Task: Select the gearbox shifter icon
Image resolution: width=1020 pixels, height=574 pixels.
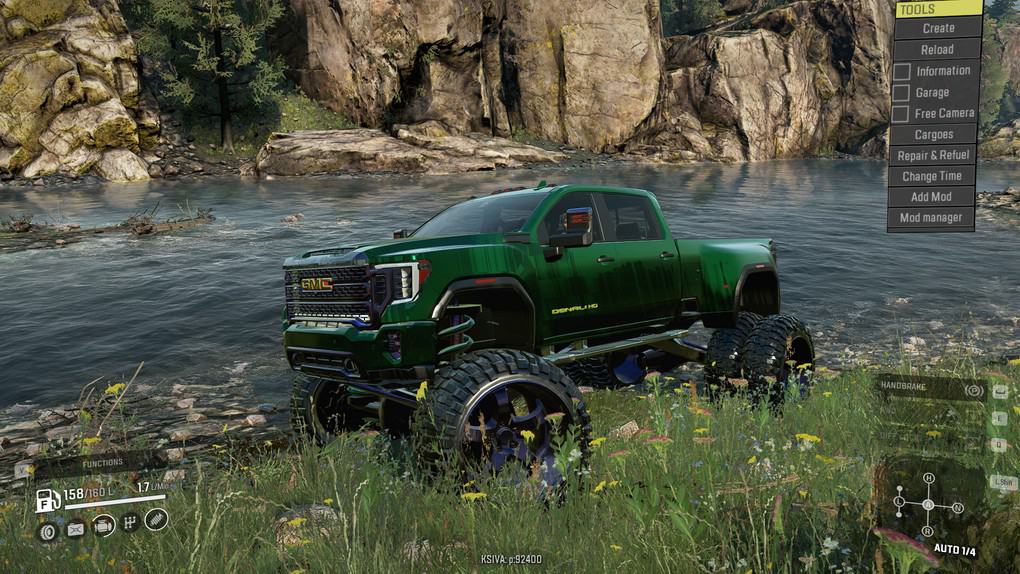Action: pos(129,522)
